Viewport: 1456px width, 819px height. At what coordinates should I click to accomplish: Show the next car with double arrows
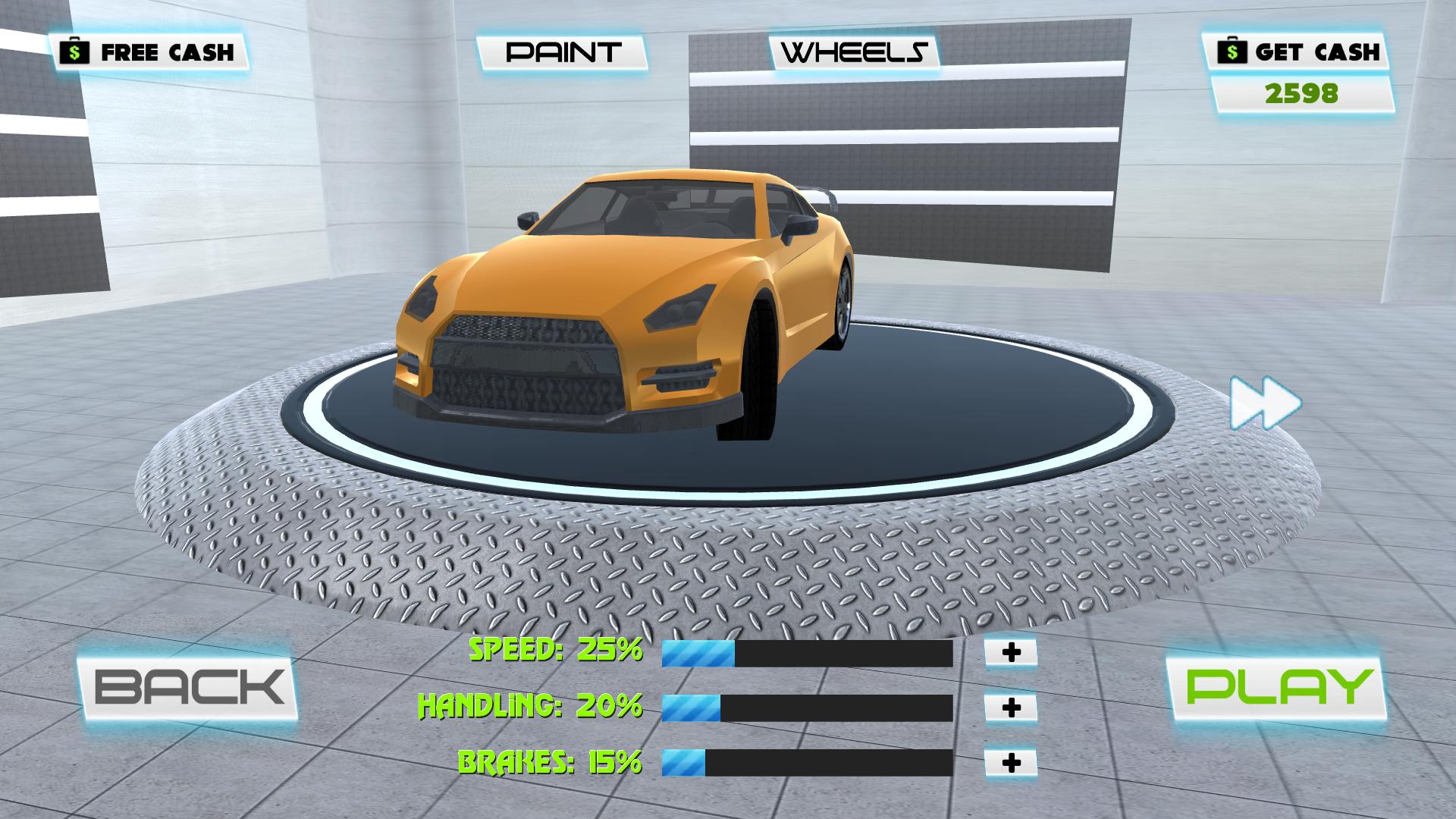pyautogui.click(x=1265, y=403)
